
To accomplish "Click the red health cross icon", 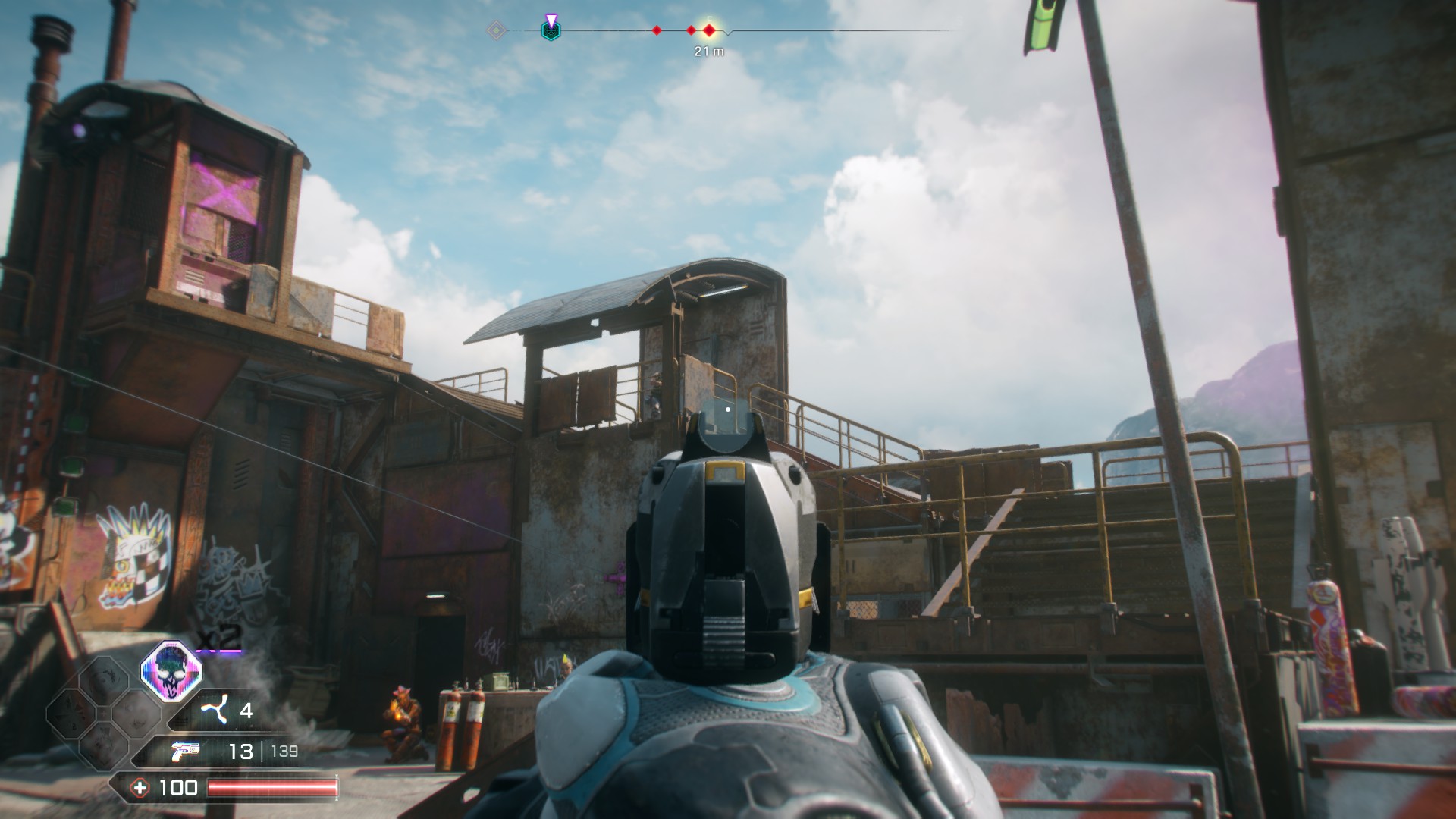I will coord(140,788).
